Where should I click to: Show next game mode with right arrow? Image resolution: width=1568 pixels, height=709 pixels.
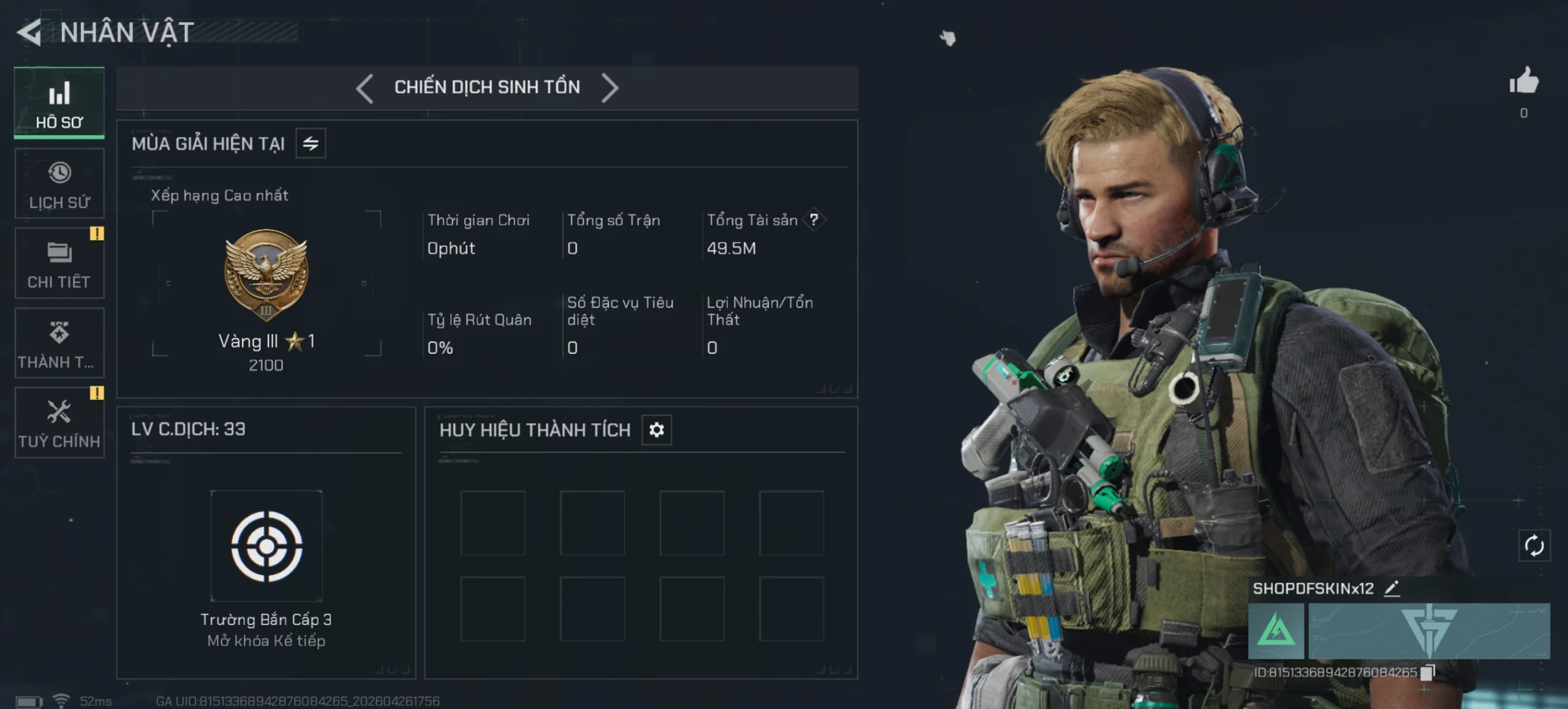(610, 88)
